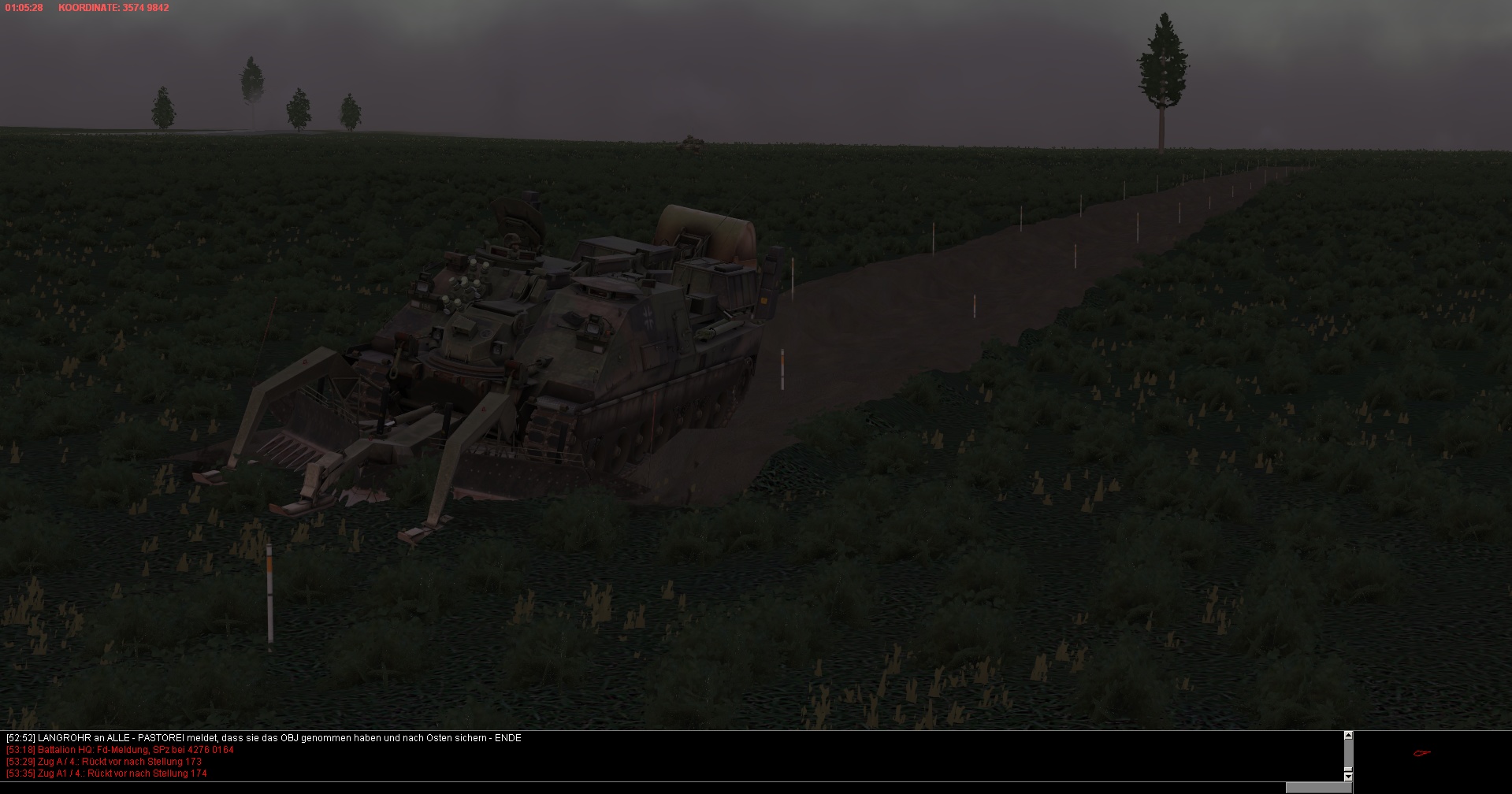
Task: Click the message log scroll-up arrow
Action: coord(1347,736)
